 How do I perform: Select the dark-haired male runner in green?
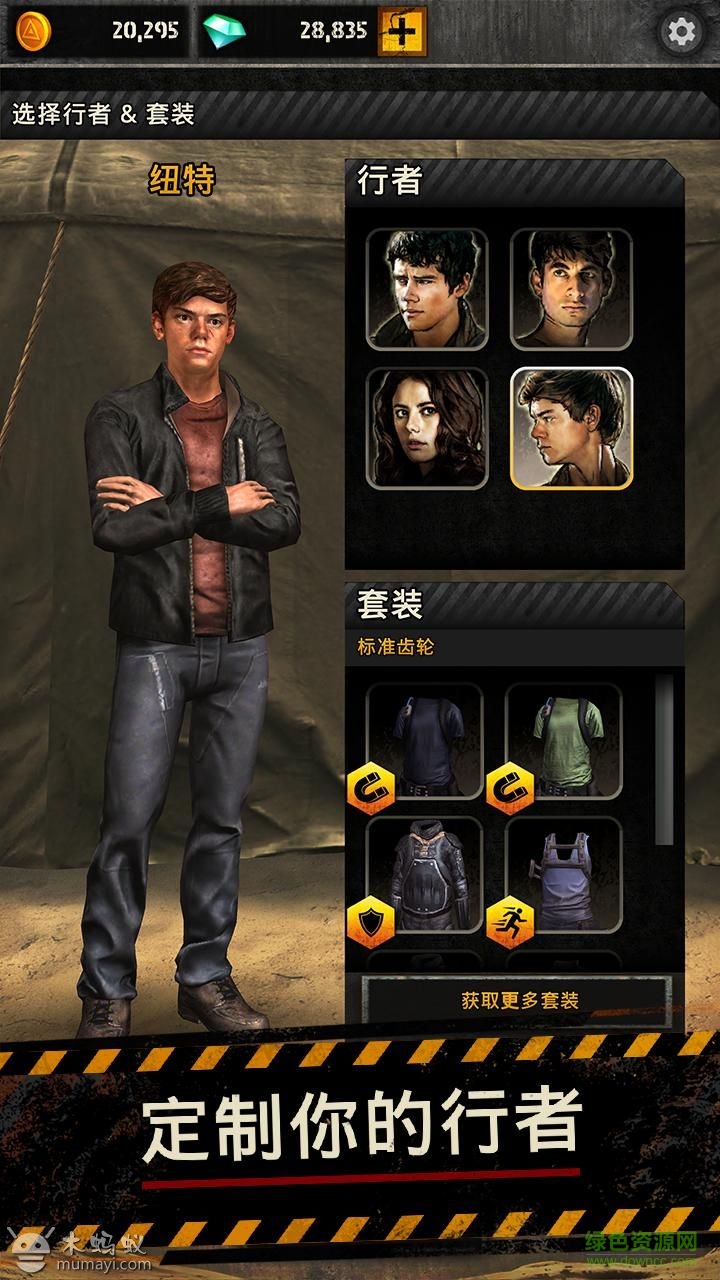click(x=427, y=289)
